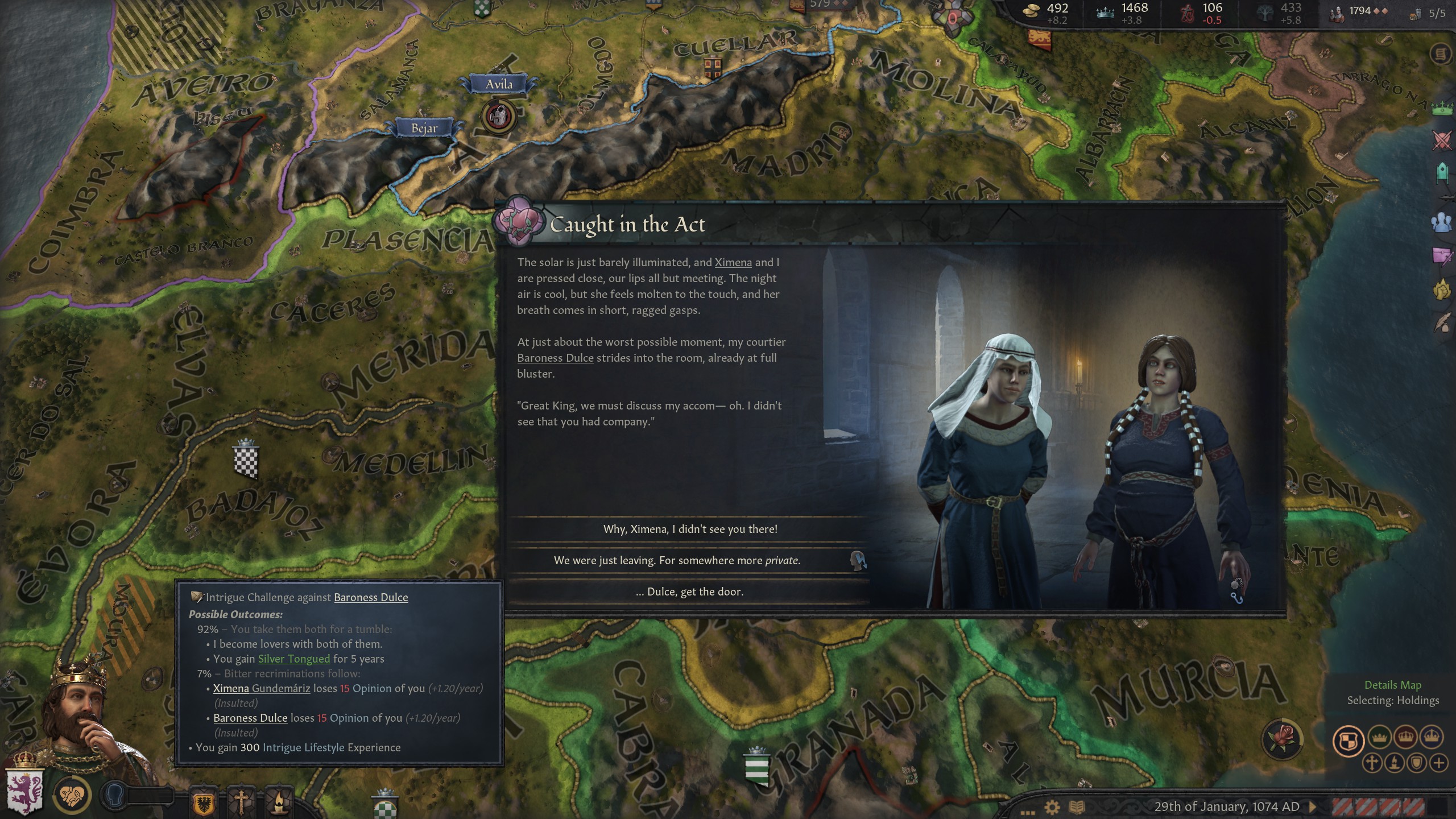This screenshot has width=1456, height=819.
Task: Open Ximena's character link in event text
Action: (733, 262)
